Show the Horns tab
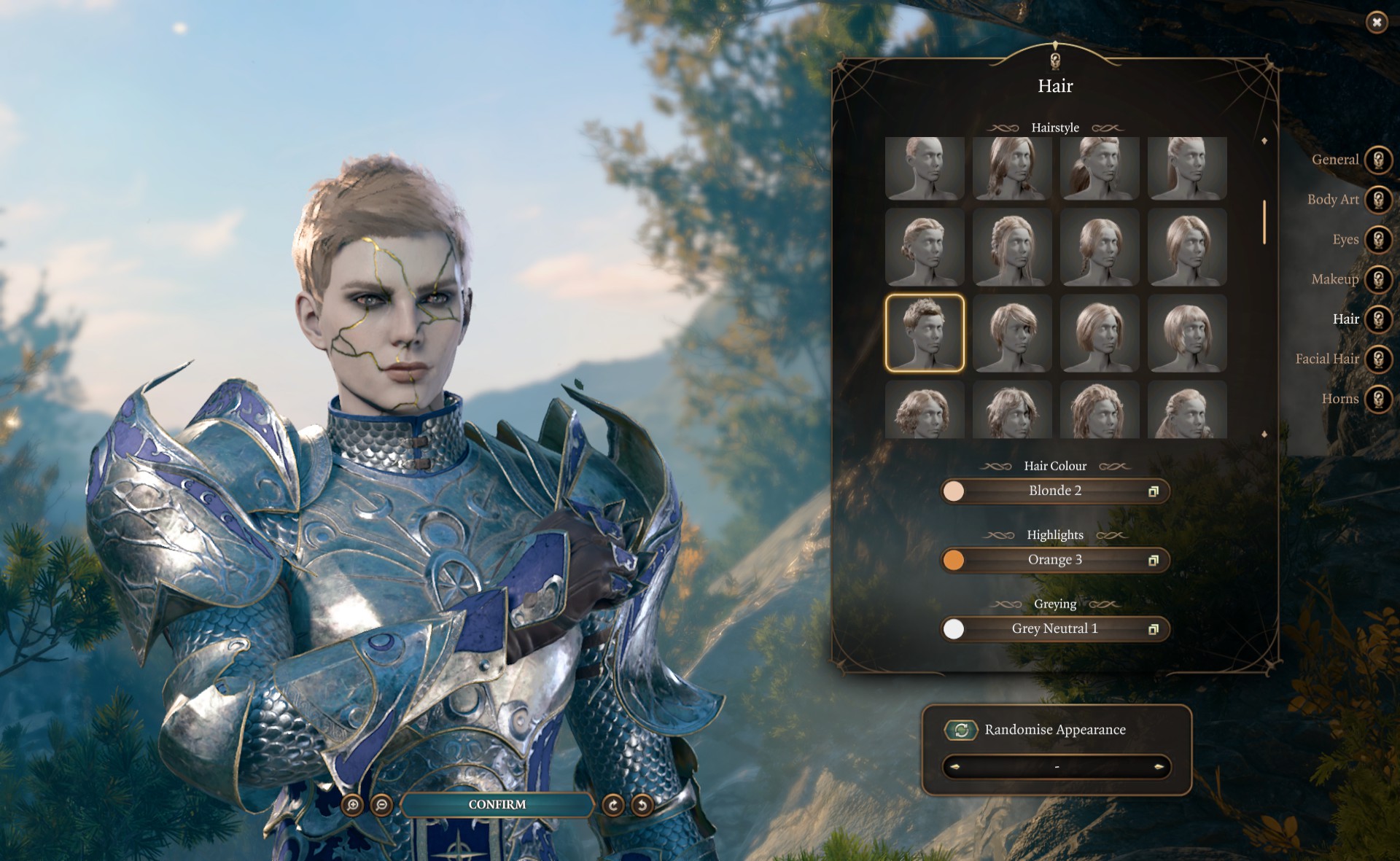 (1378, 399)
